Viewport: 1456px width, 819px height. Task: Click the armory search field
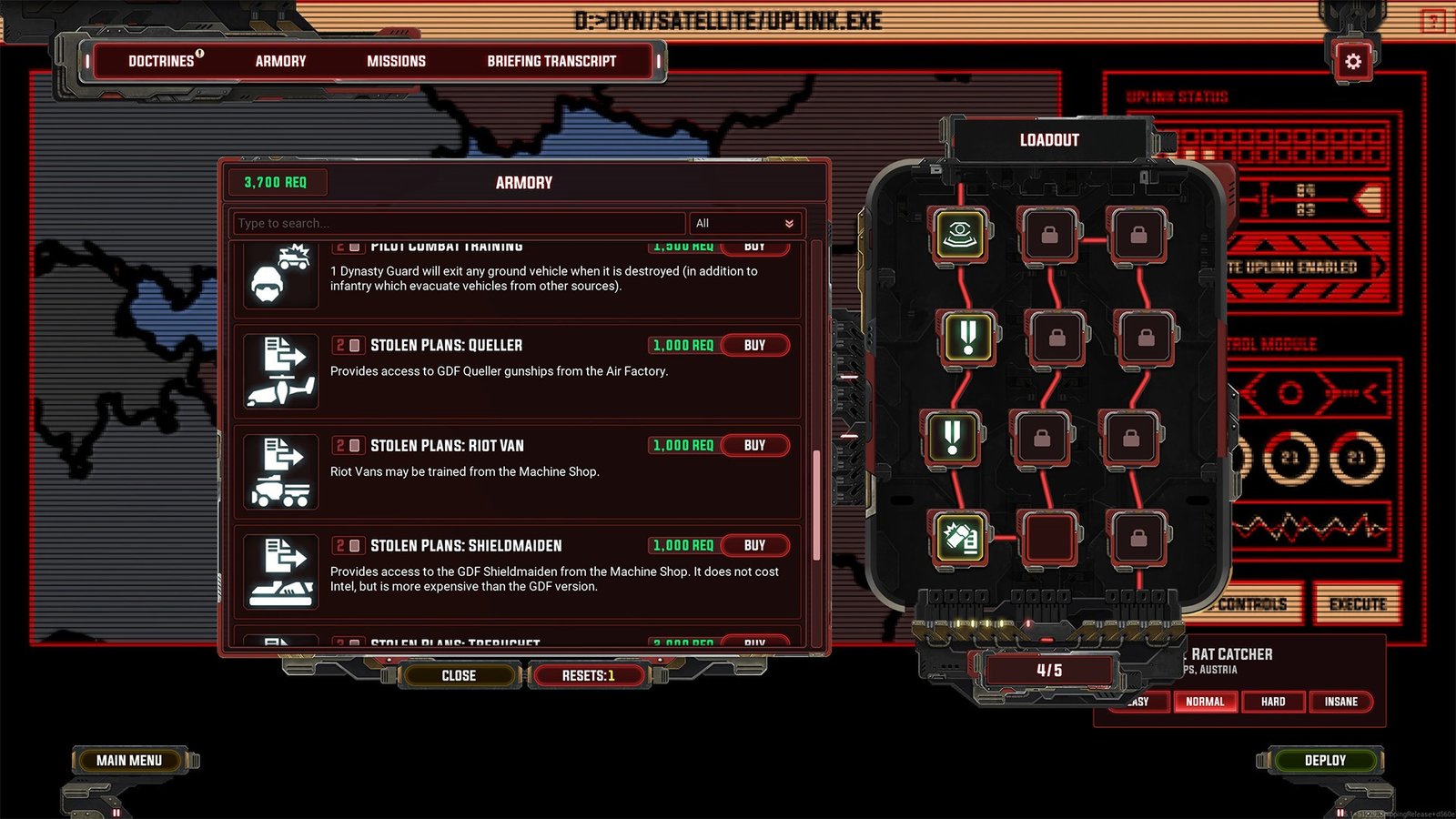click(458, 223)
